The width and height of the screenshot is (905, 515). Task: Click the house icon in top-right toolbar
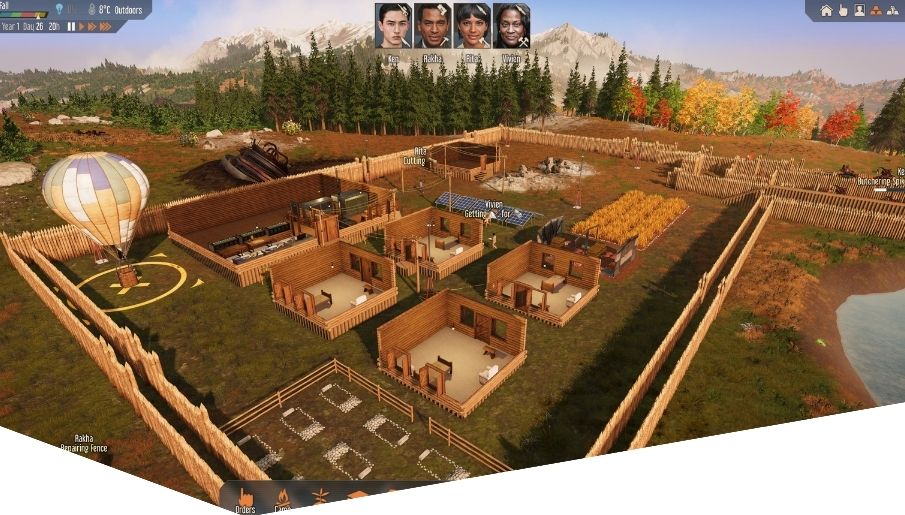pyautogui.click(x=826, y=11)
